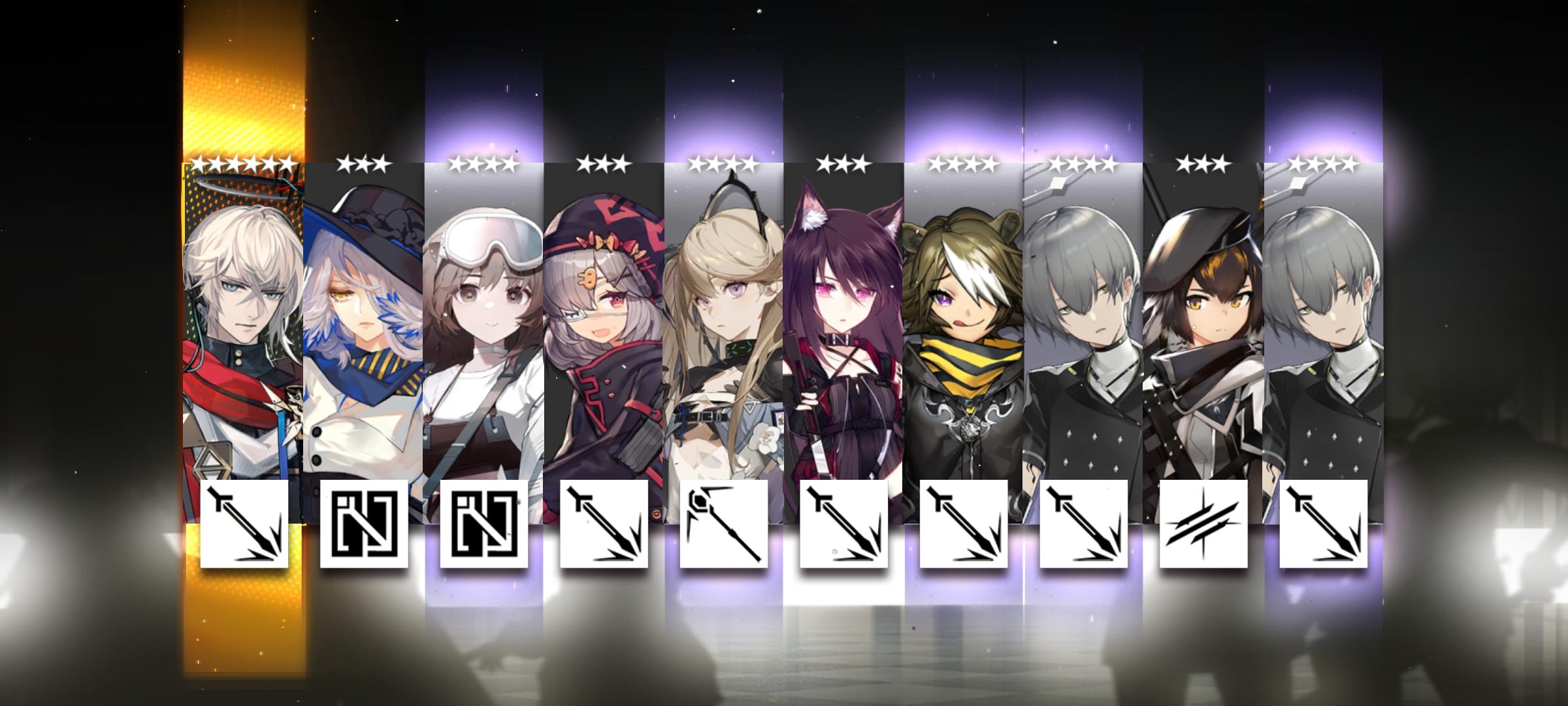Select the sword icon under the bear-eared operator
Image resolution: width=1568 pixels, height=706 pixels.
(964, 526)
